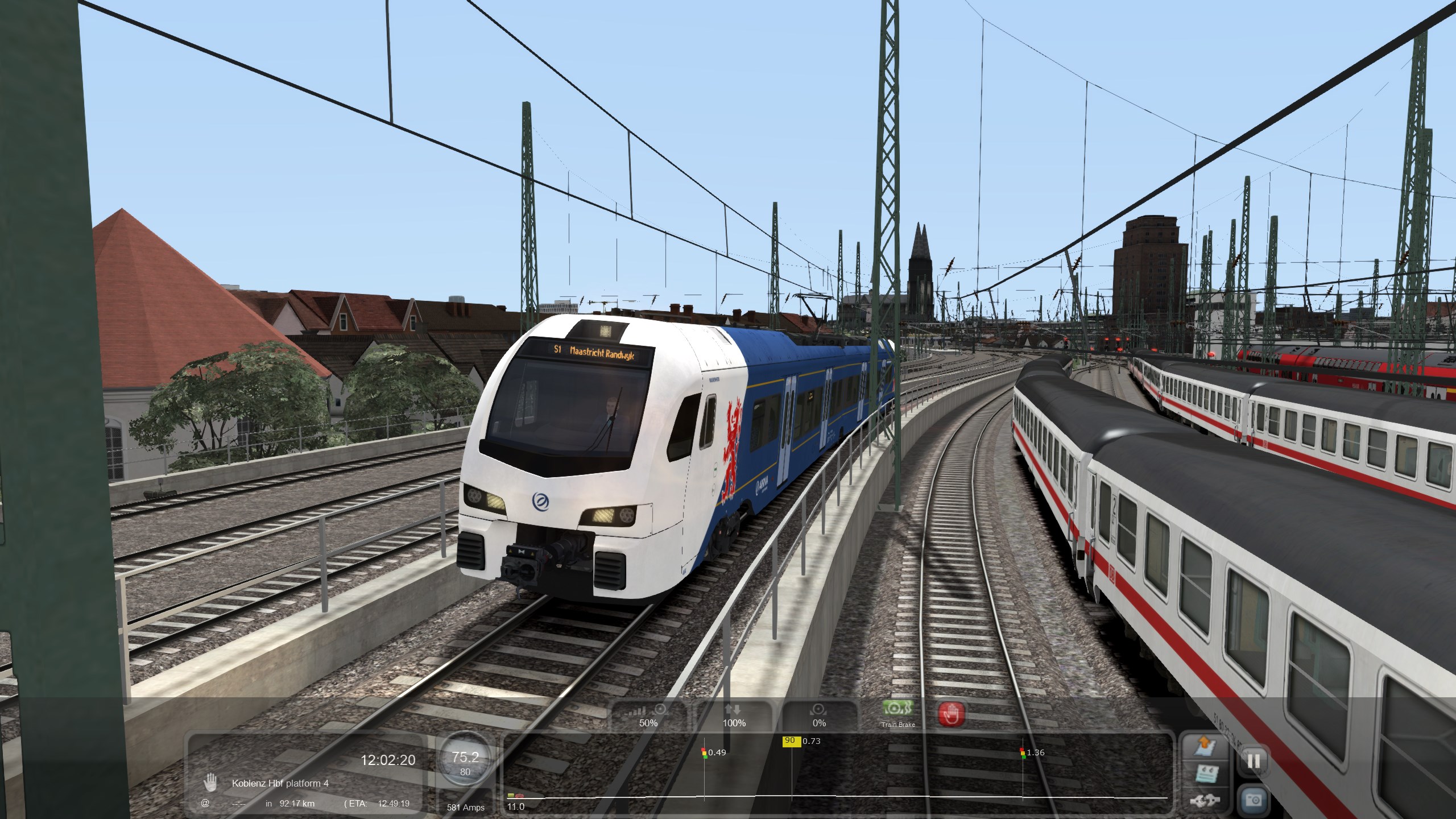Screen dimensions: 1456x819
Task: Select the signal marker at 0.49
Action: (x=704, y=752)
